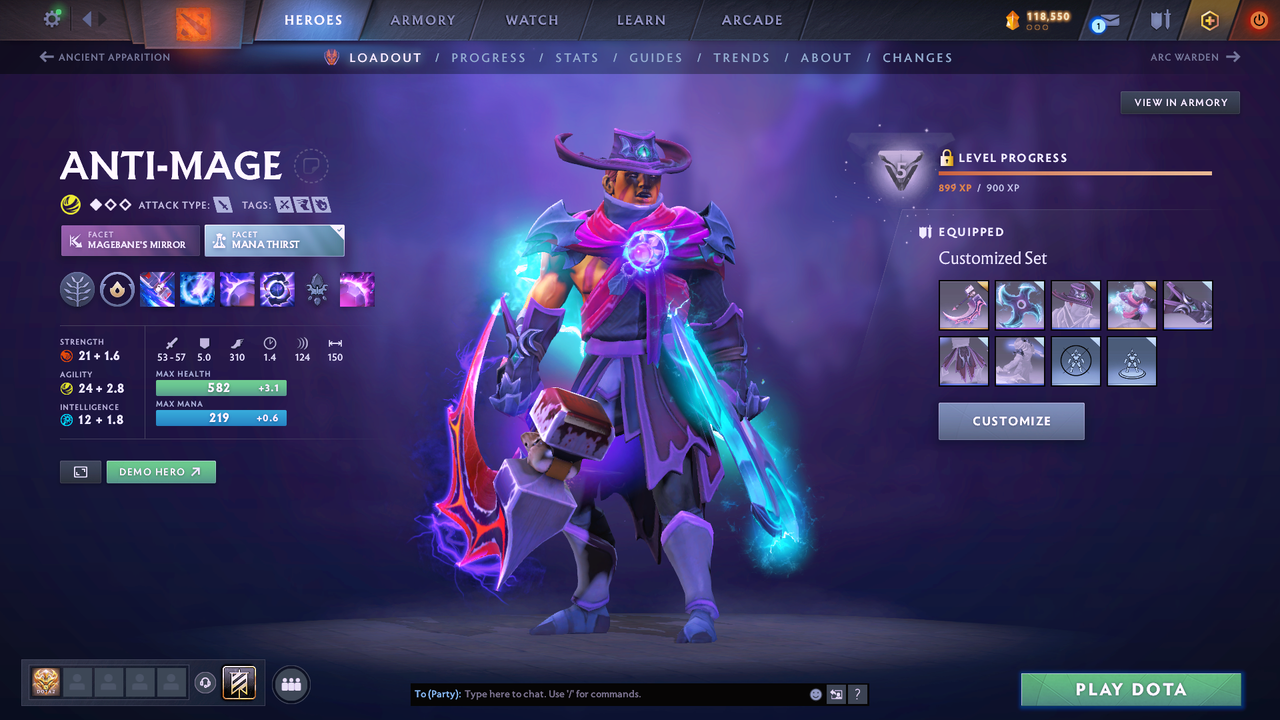Select the Magebane's Mirror facet
Screen dimensions: 1280x720
click(x=129, y=240)
